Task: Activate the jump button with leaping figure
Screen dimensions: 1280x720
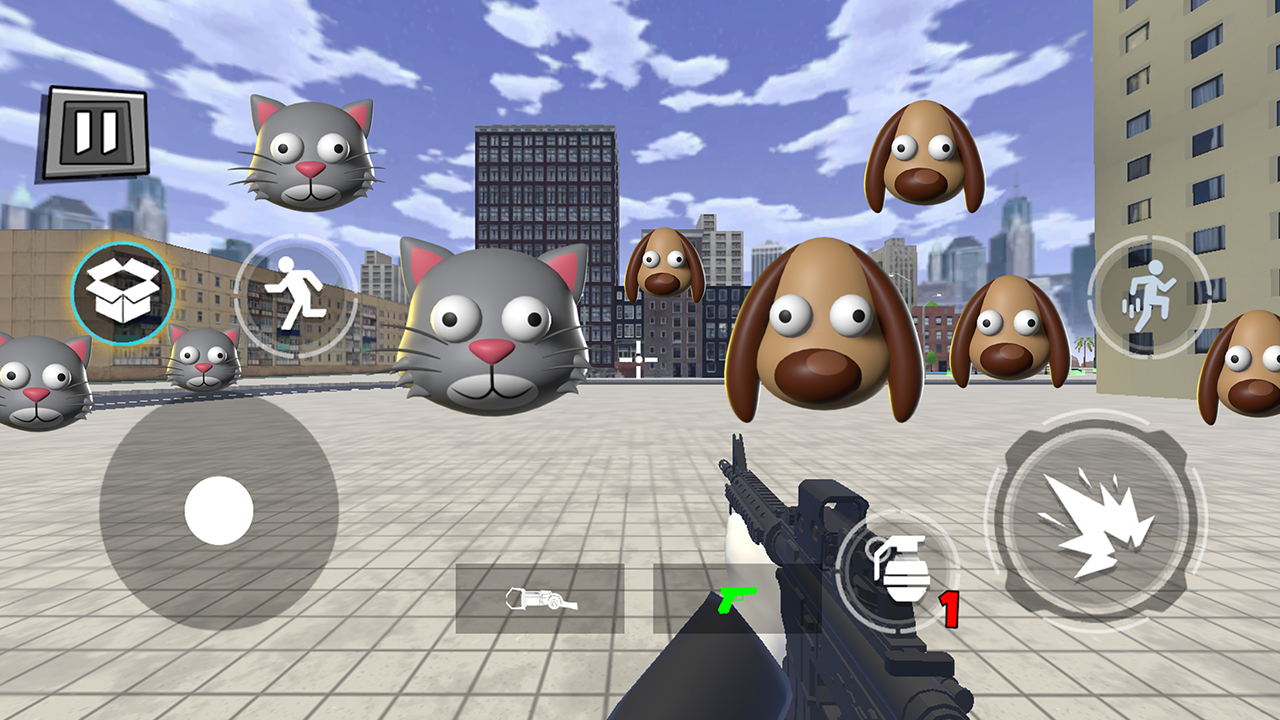Action: [1149, 297]
